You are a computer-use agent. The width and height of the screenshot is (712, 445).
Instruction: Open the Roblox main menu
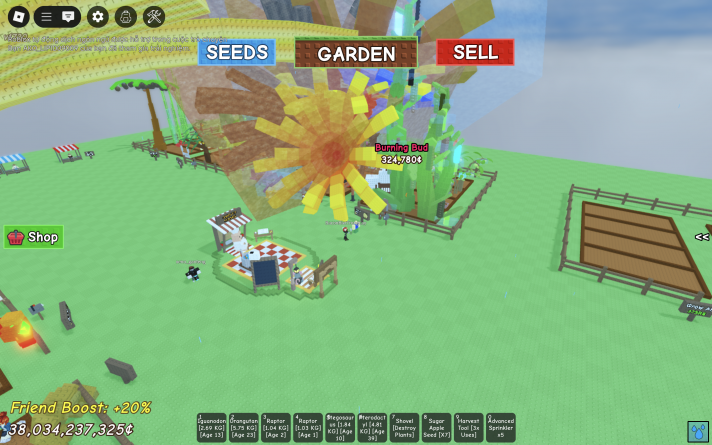17,16
